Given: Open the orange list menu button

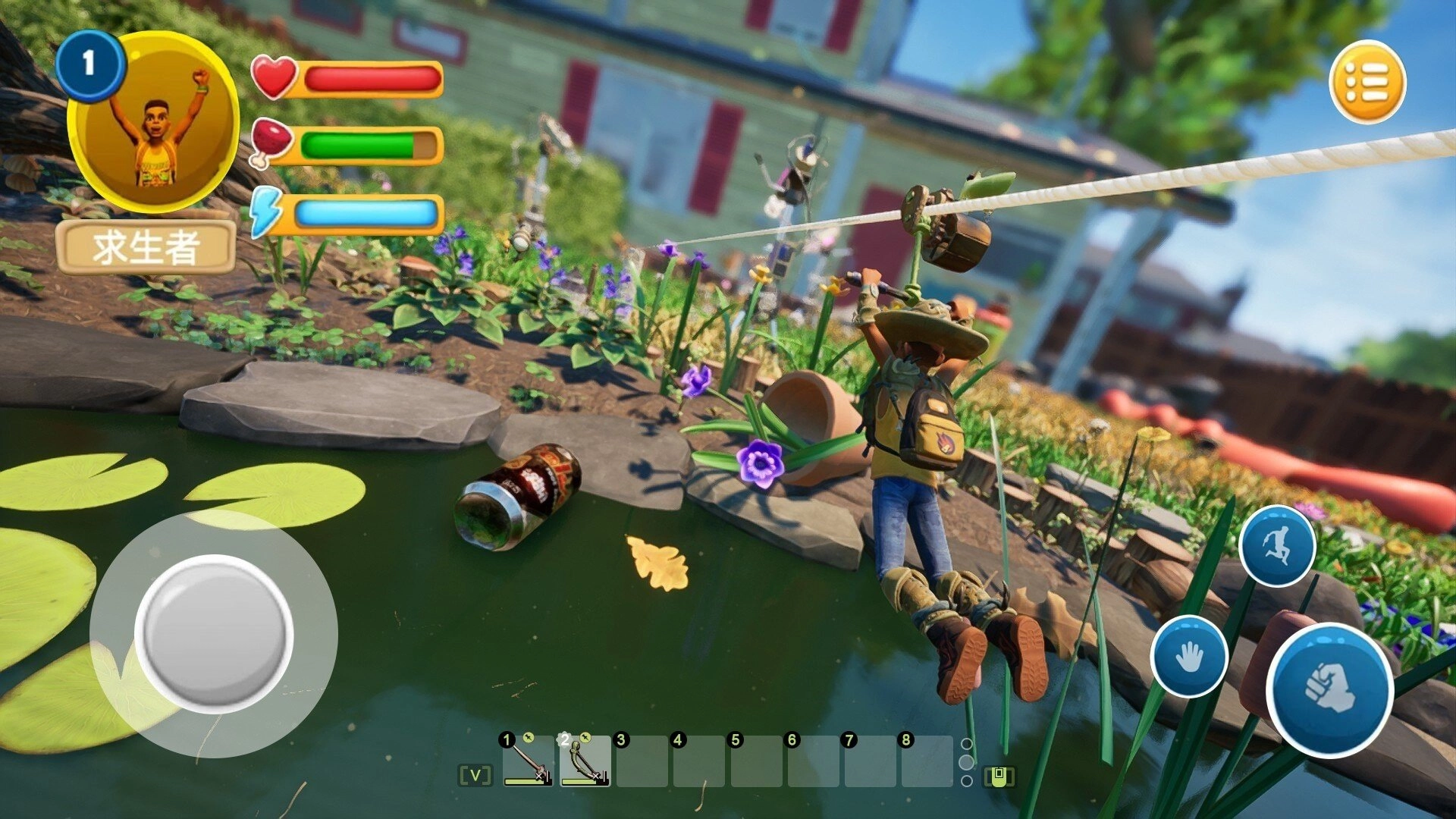Looking at the screenshot, I should 1367,82.
